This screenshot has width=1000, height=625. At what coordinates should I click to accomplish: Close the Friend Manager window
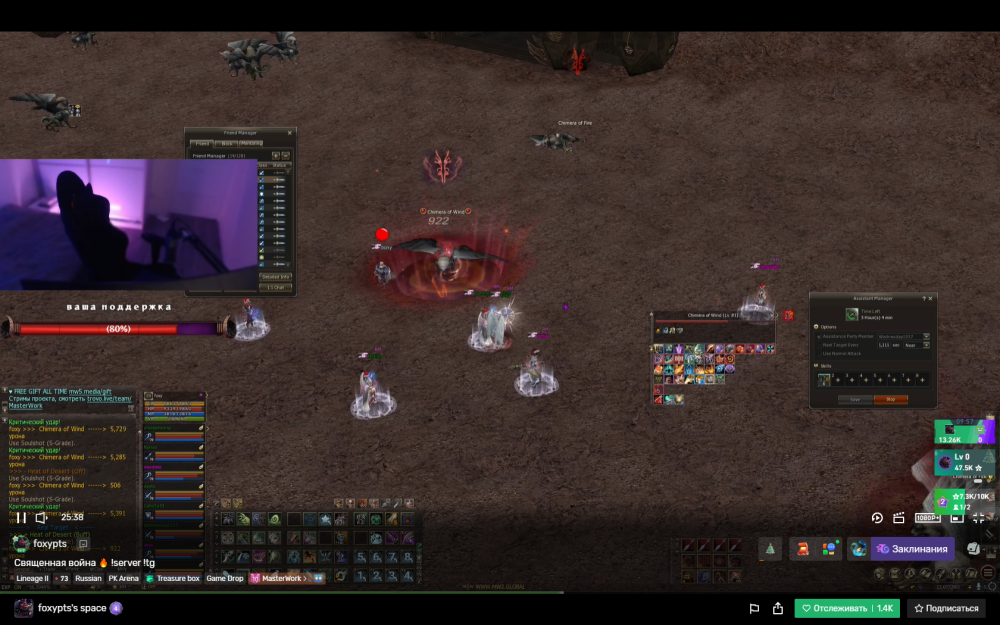coord(290,133)
